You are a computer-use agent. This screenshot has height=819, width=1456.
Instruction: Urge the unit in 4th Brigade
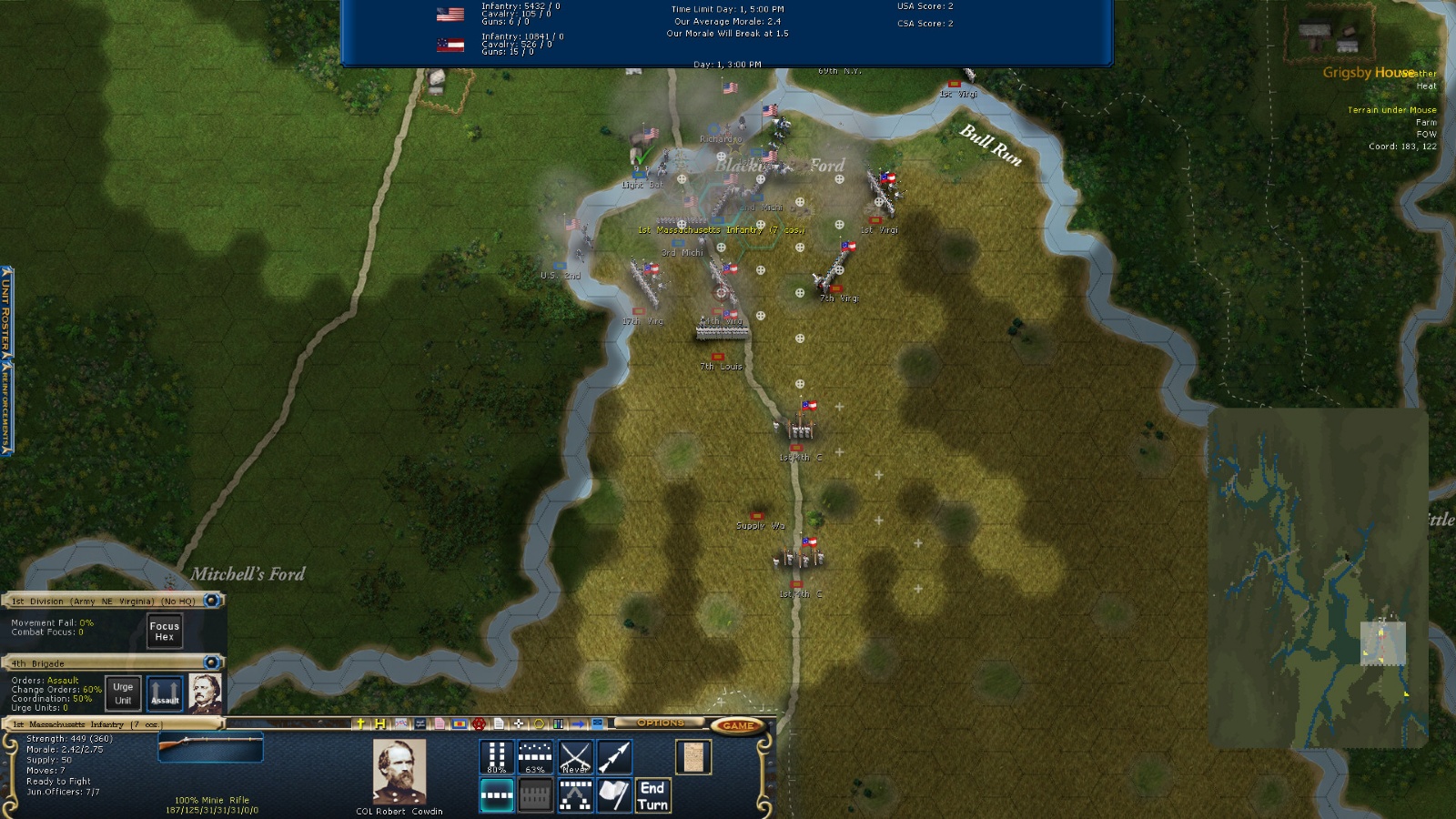123,693
